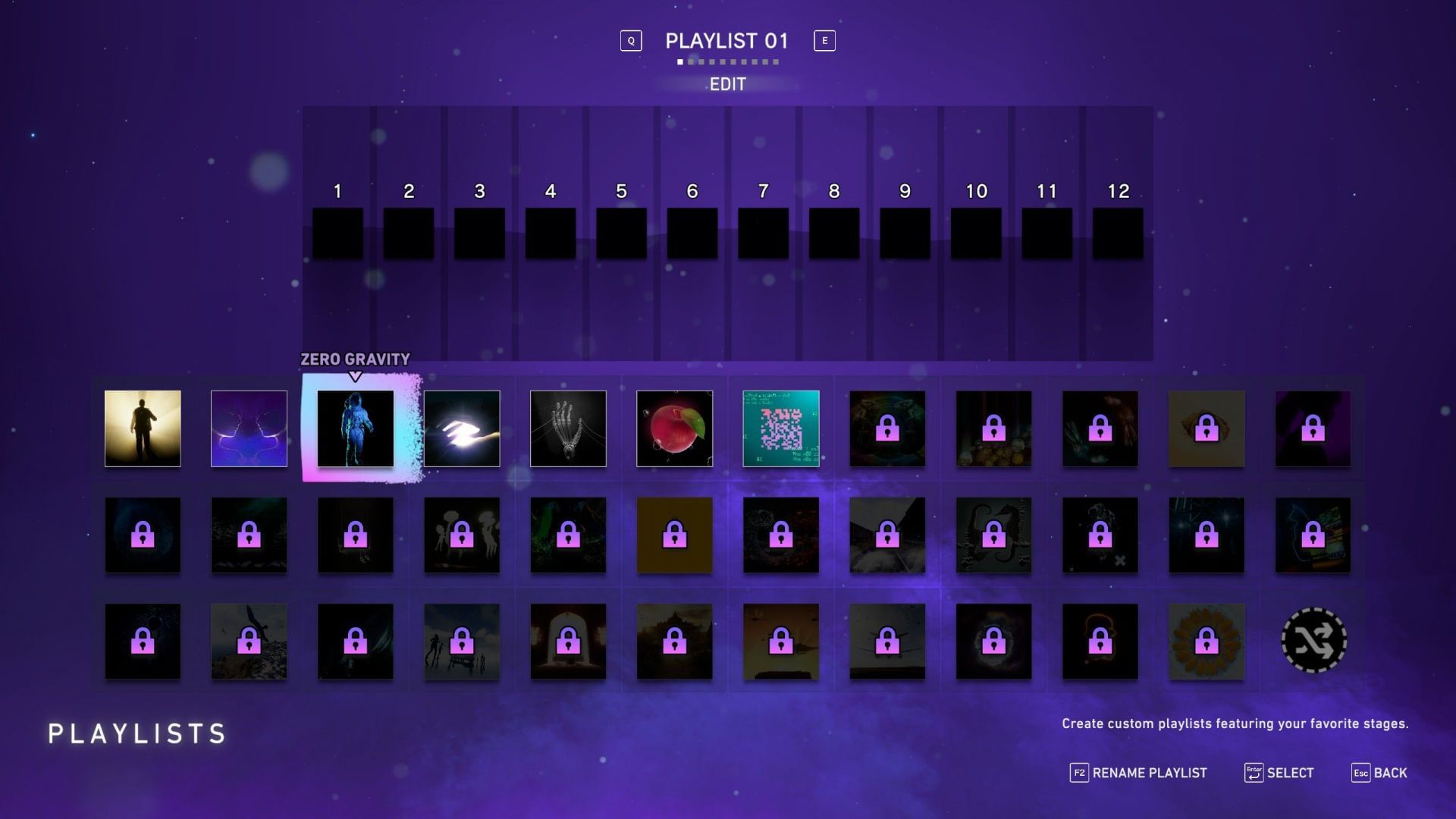Click the Enter key icon next to SELECT

[x=1253, y=773]
